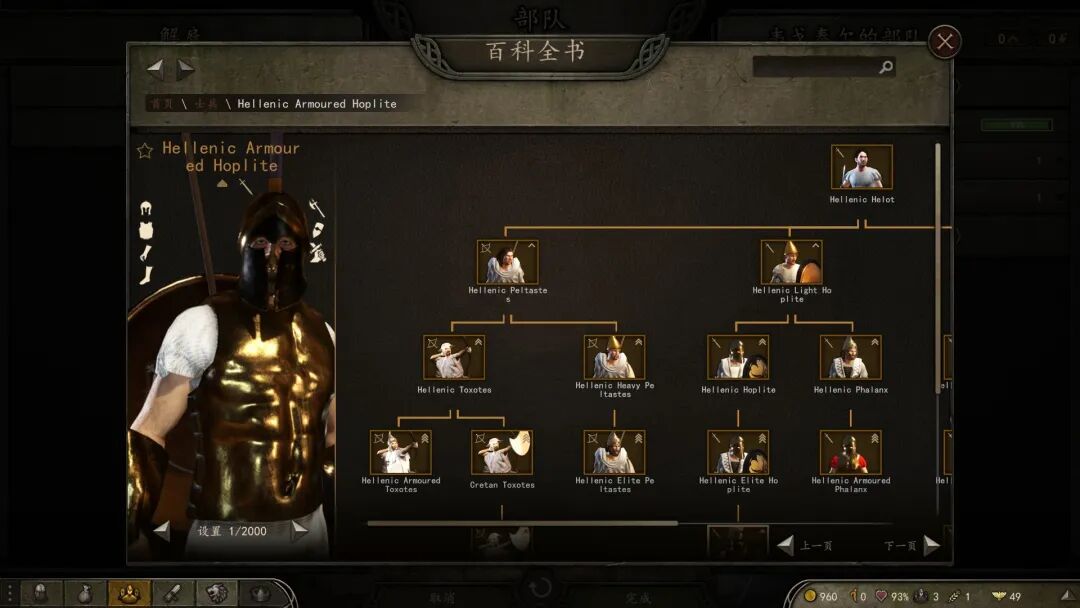Open the Hellenic Elite Peltastes entry
The height and width of the screenshot is (608, 1080).
614,452
